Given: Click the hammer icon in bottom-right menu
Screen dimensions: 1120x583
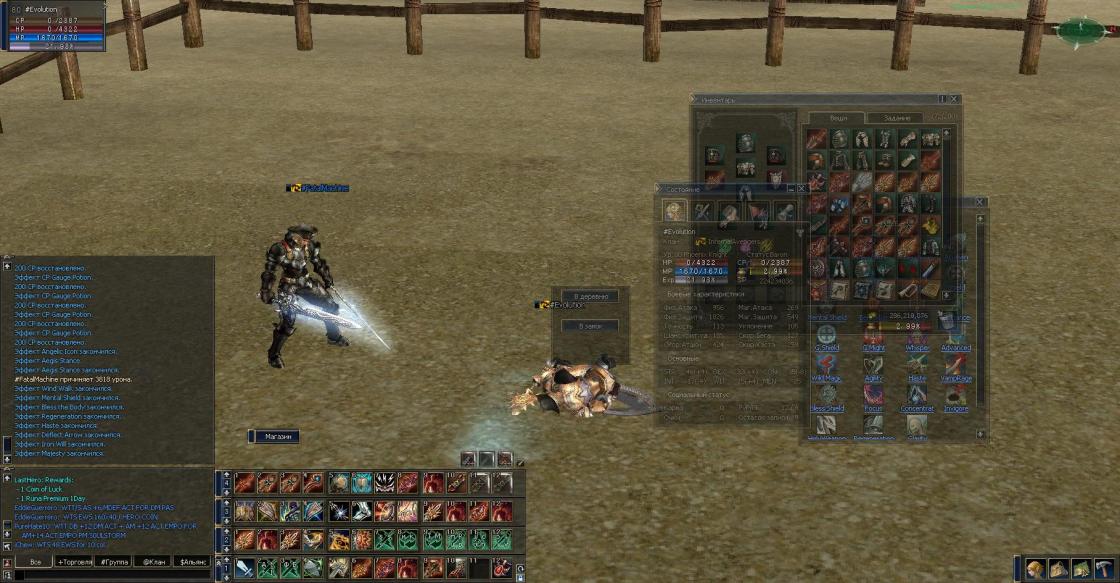Looking at the screenshot, I should (x=1104, y=569).
